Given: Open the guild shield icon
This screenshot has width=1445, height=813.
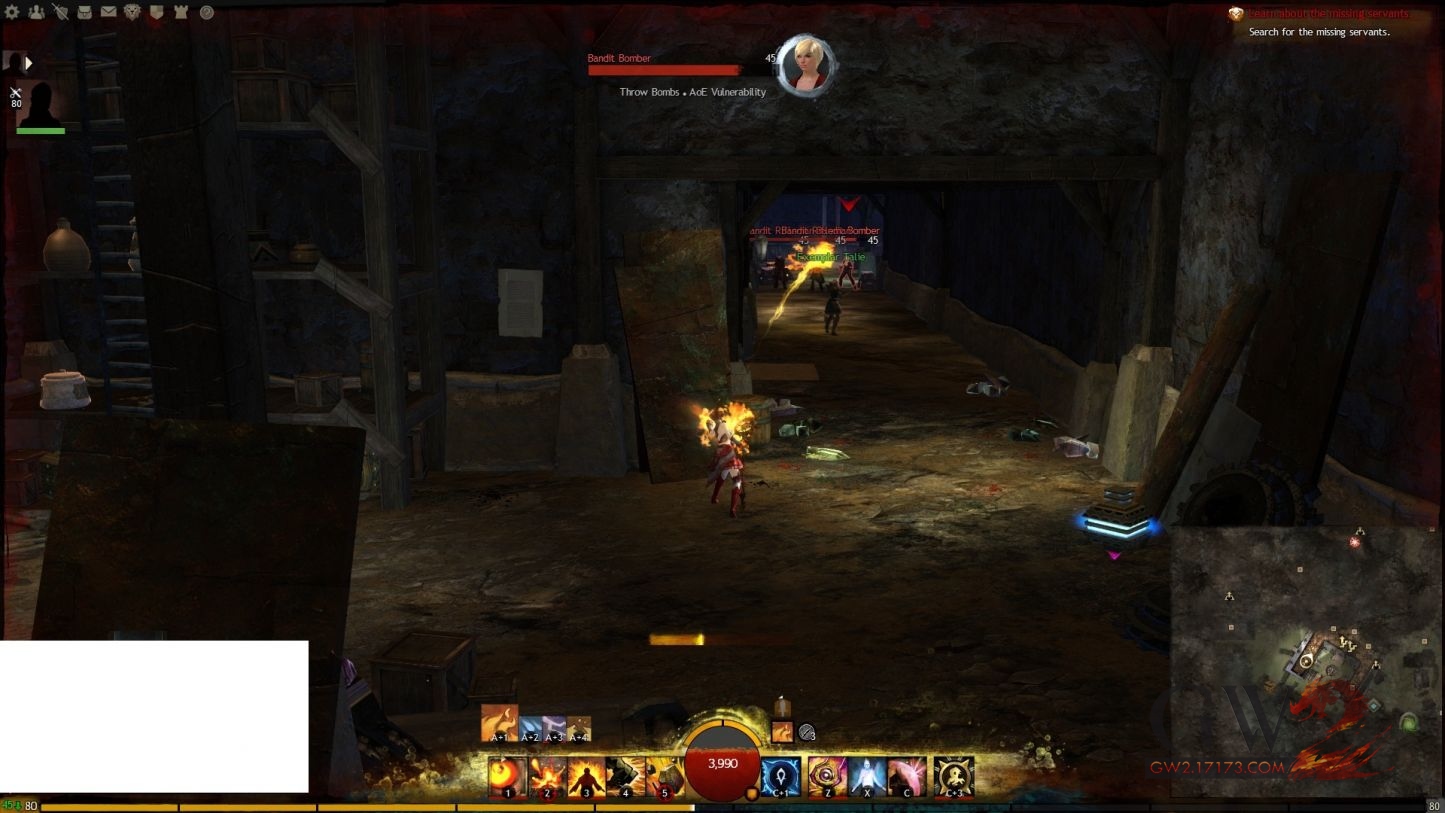Looking at the screenshot, I should [x=156, y=12].
